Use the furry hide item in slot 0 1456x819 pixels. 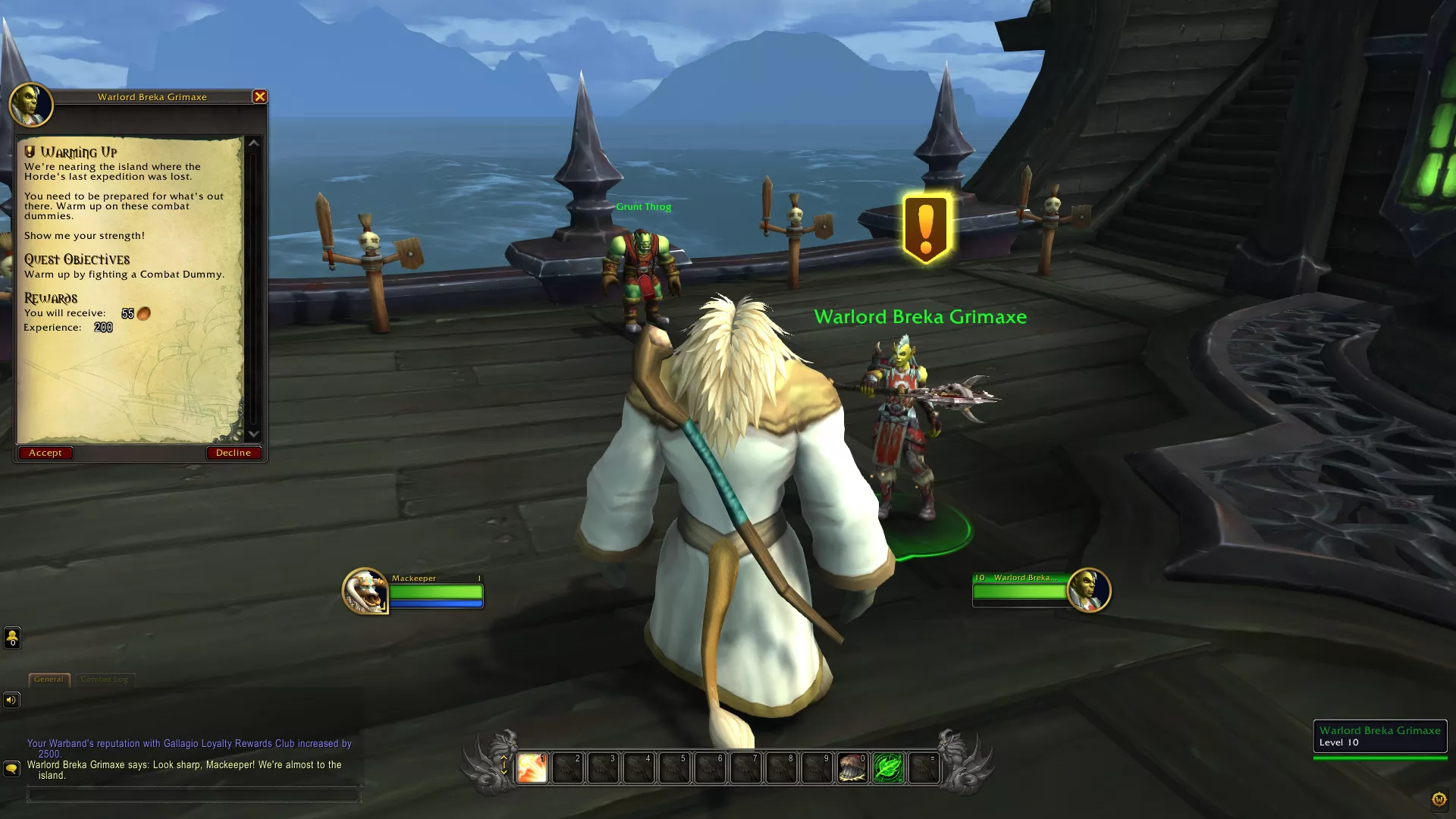(x=852, y=767)
